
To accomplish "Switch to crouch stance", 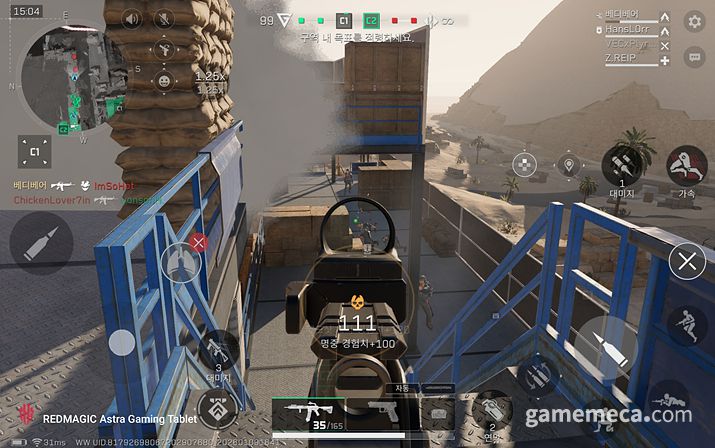I will pos(686,325).
